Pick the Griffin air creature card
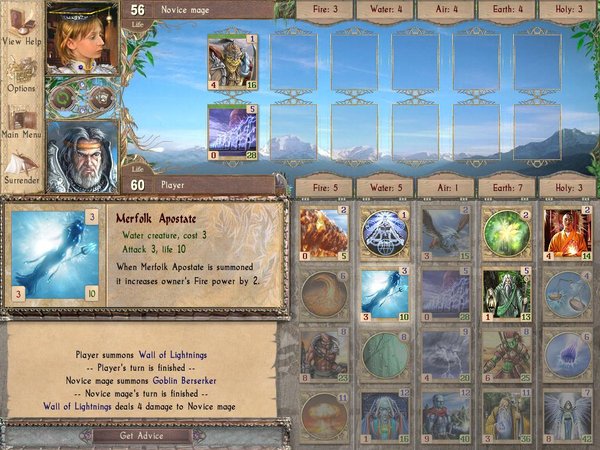Screen dimensions: 600x450 pyautogui.click(x=444, y=234)
